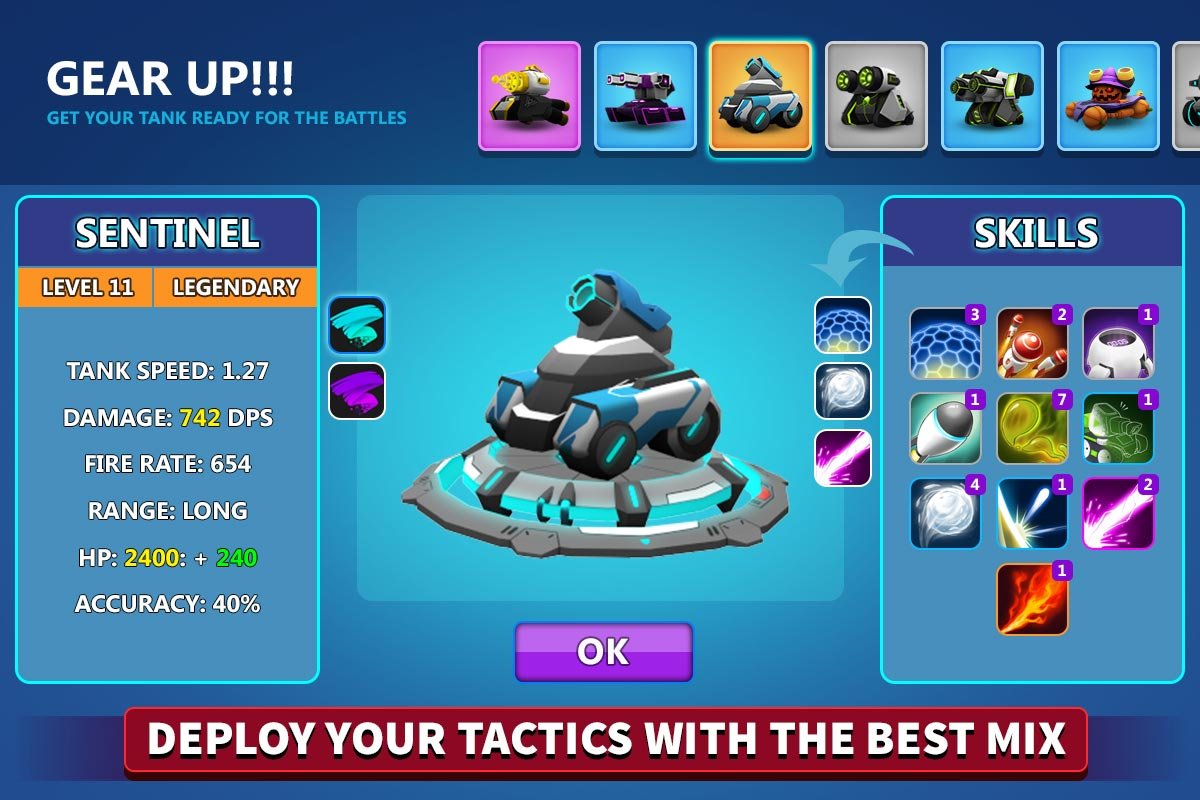Select the purple trail slot
This screenshot has height=800, width=1200.
tap(357, 391)
